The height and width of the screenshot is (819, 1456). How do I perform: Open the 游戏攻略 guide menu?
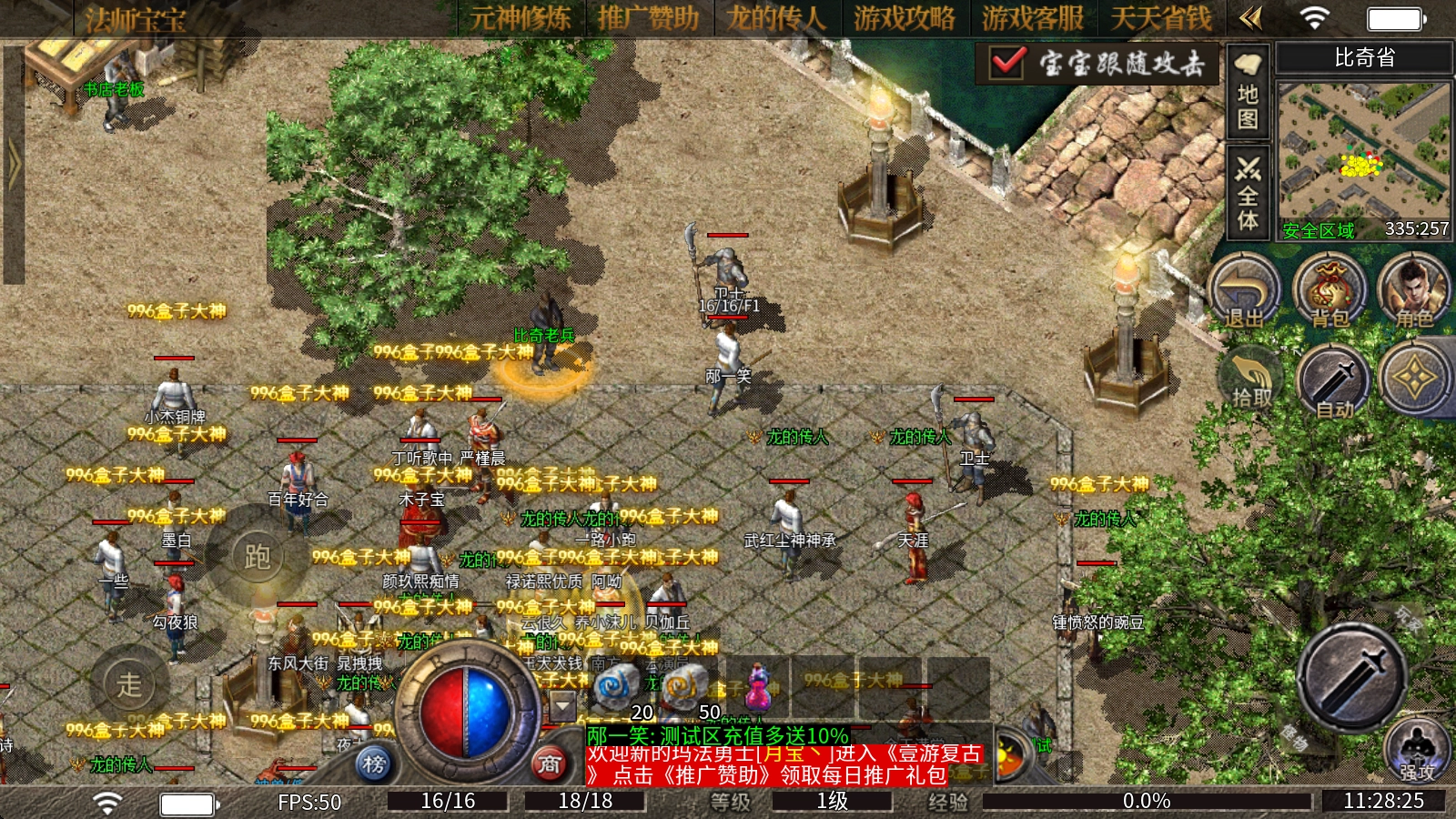905,18
